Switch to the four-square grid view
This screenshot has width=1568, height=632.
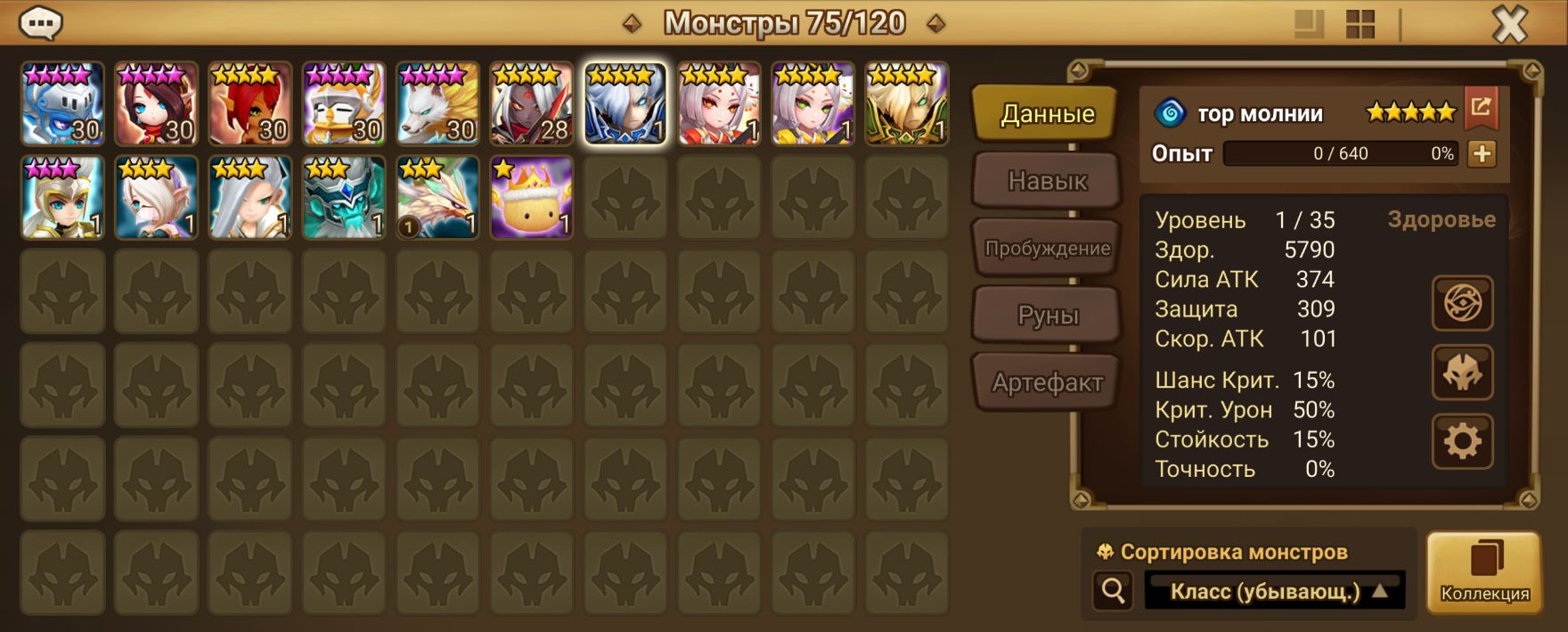click(x=1360, y=25)
